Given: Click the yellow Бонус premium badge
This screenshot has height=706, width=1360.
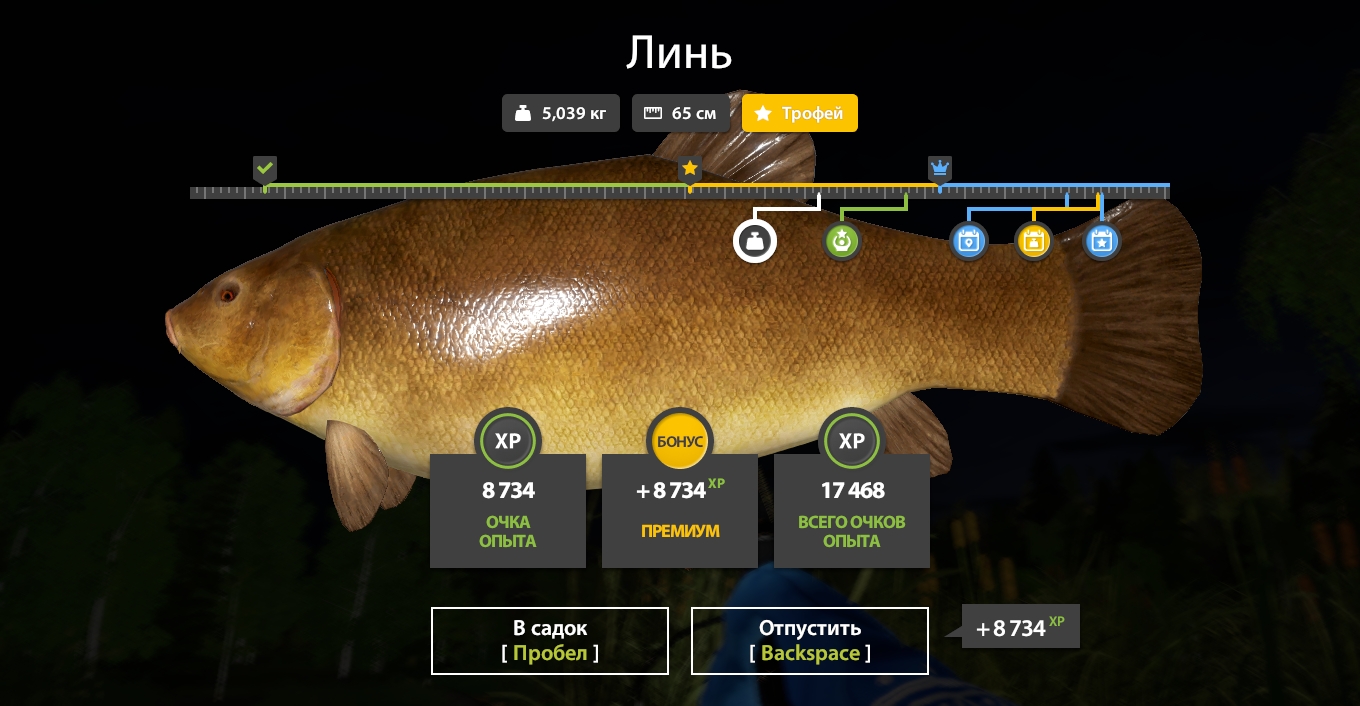Looking at the screenshot, I should 680,441.
